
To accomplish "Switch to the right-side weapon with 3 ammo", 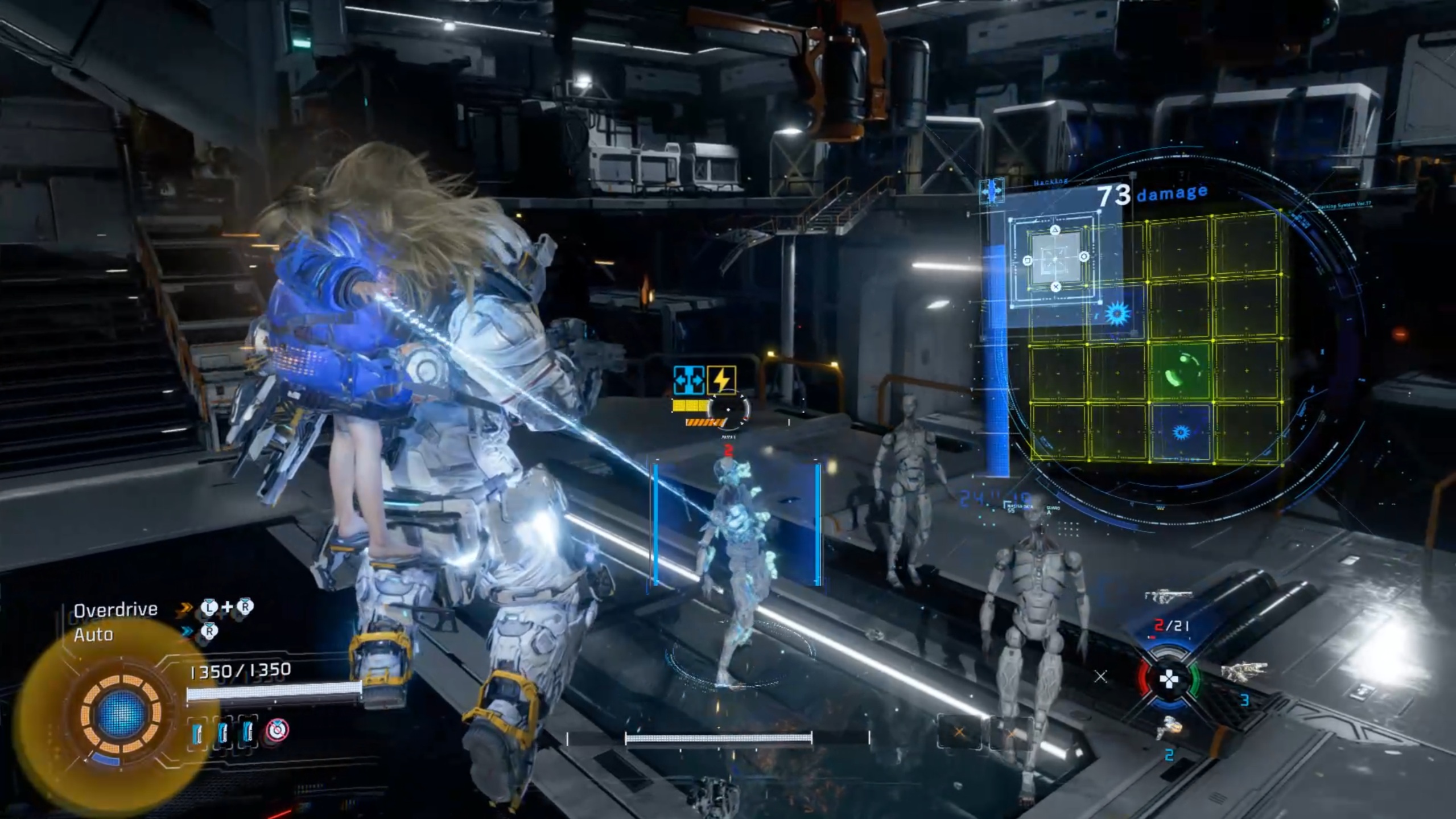I will [1244, 670].
